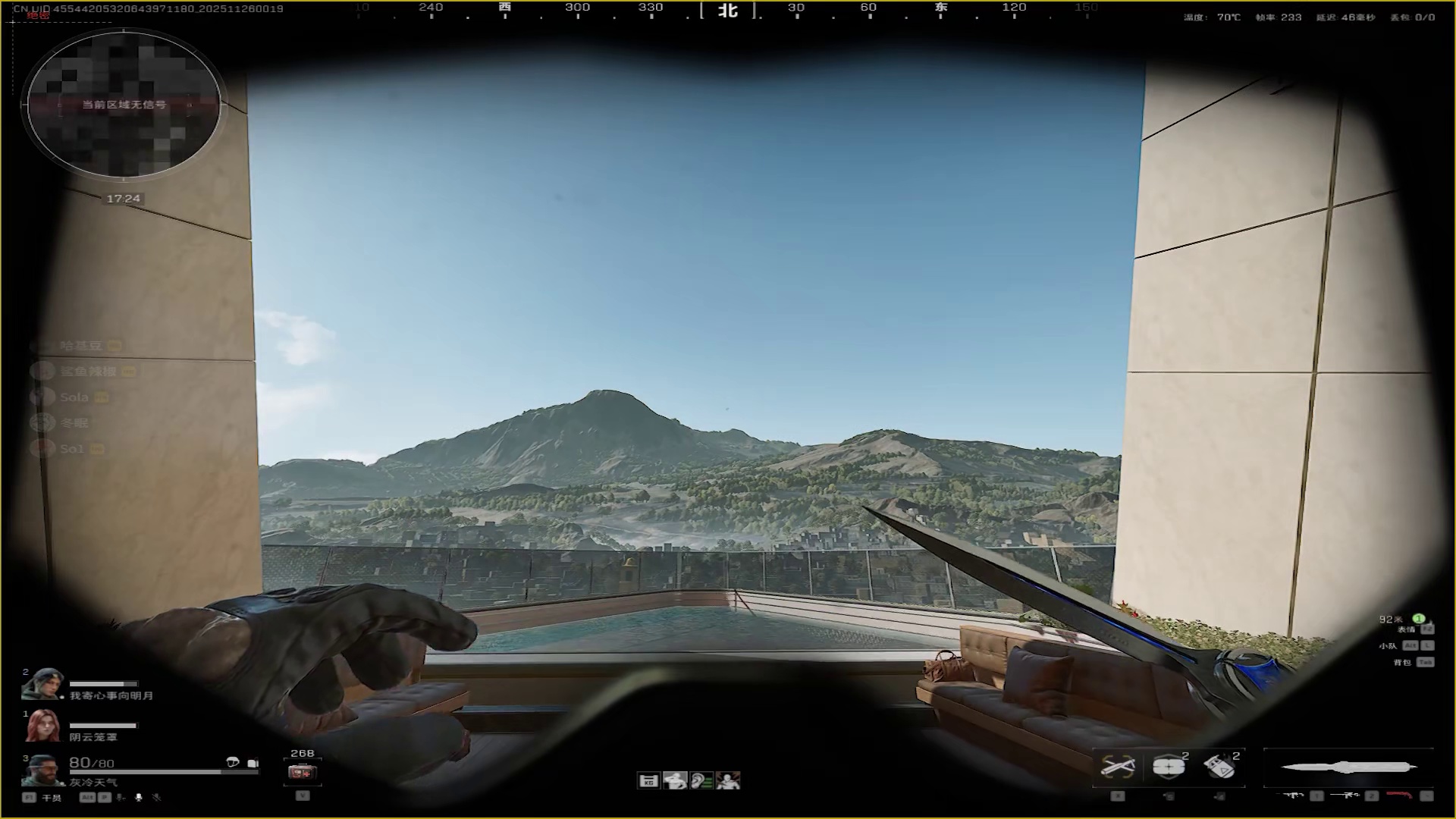Select the equipped knife weapon slot

tap(1348, 767)
